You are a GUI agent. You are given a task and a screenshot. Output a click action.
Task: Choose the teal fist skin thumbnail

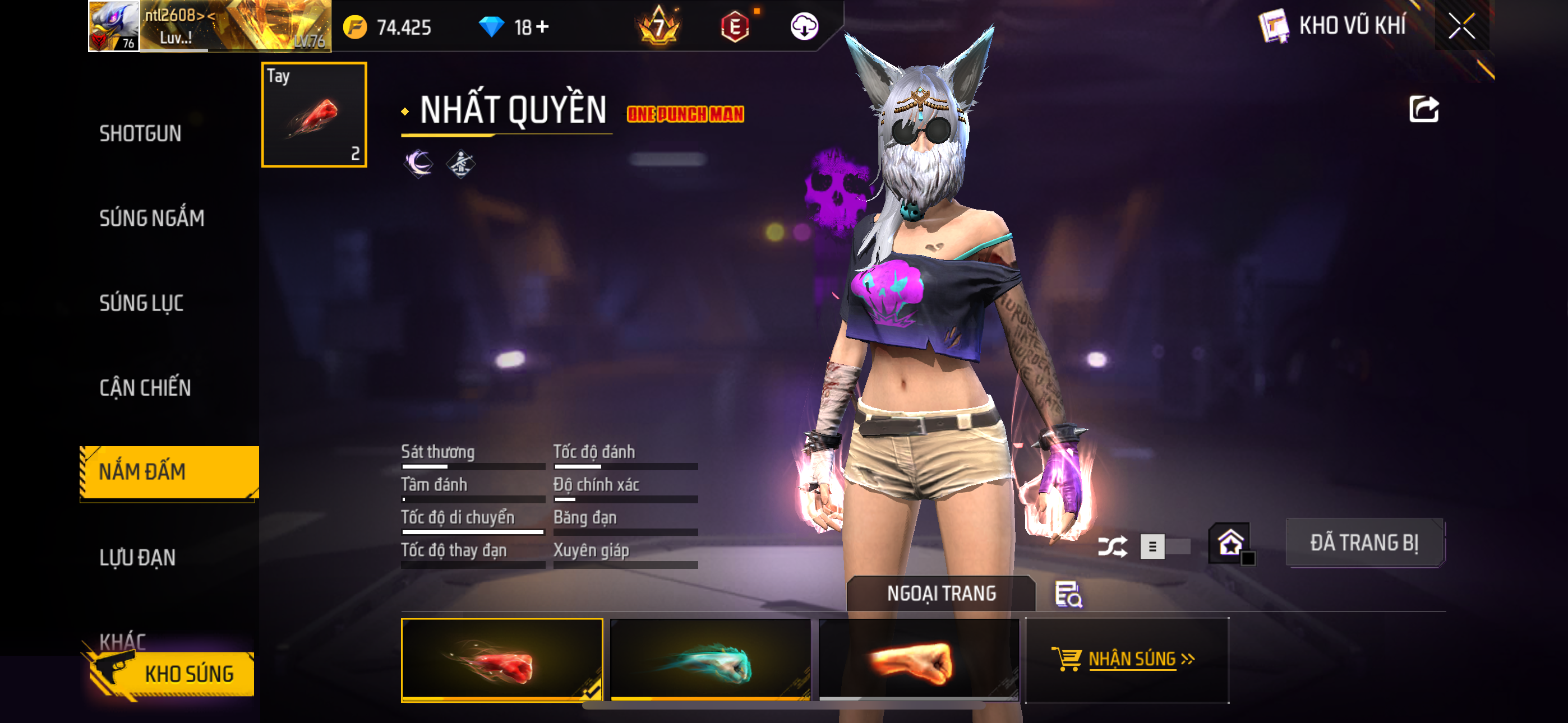(x=710, y=660)
